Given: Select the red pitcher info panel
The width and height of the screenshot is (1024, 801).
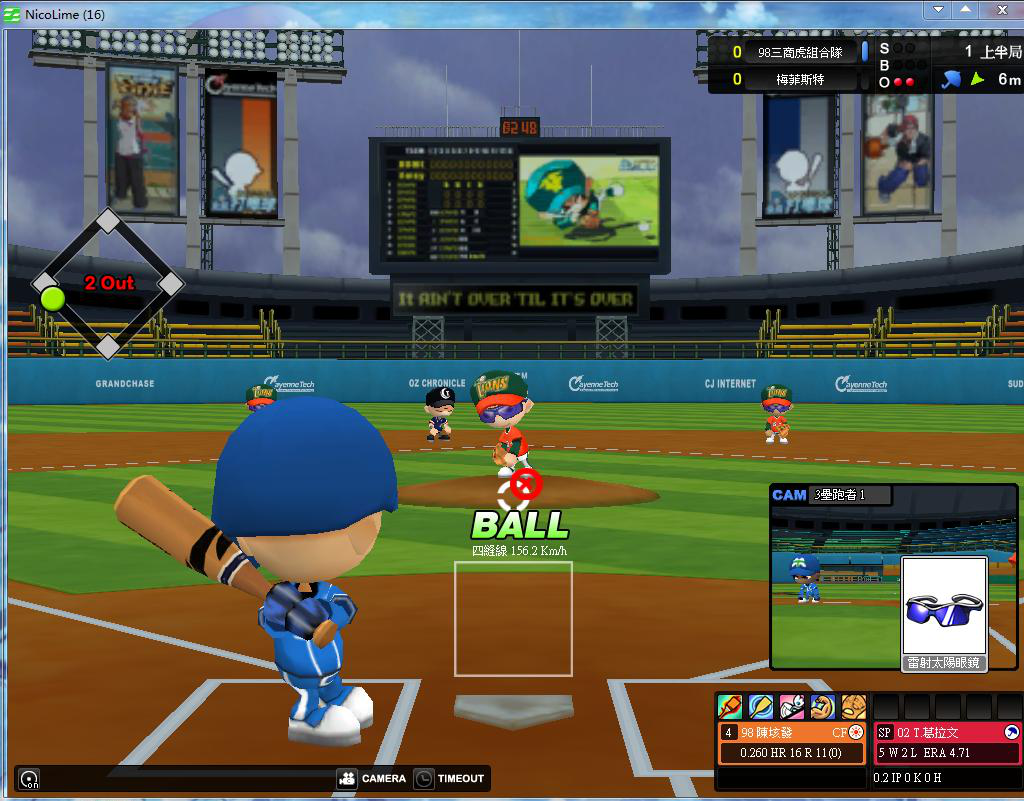Looking at the screenshot, I should [x=947, y=743].
